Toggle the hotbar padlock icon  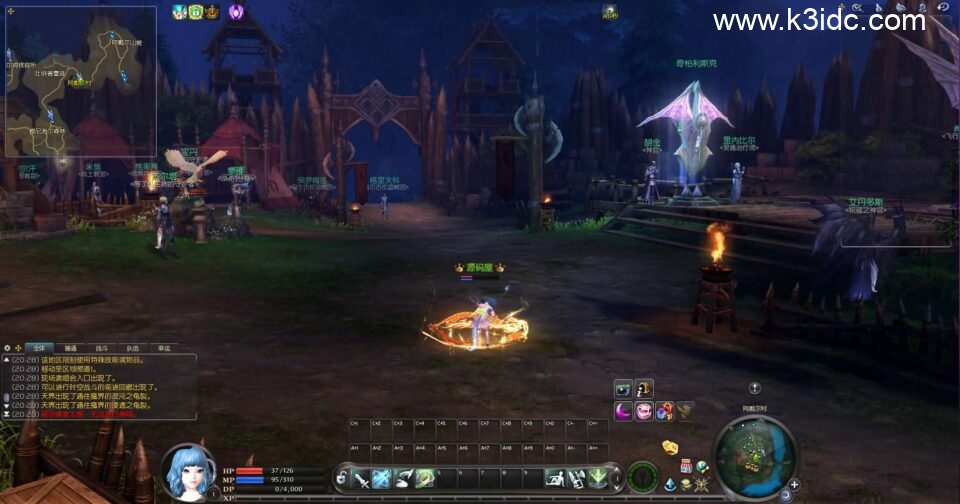click(x=342, y=479)
